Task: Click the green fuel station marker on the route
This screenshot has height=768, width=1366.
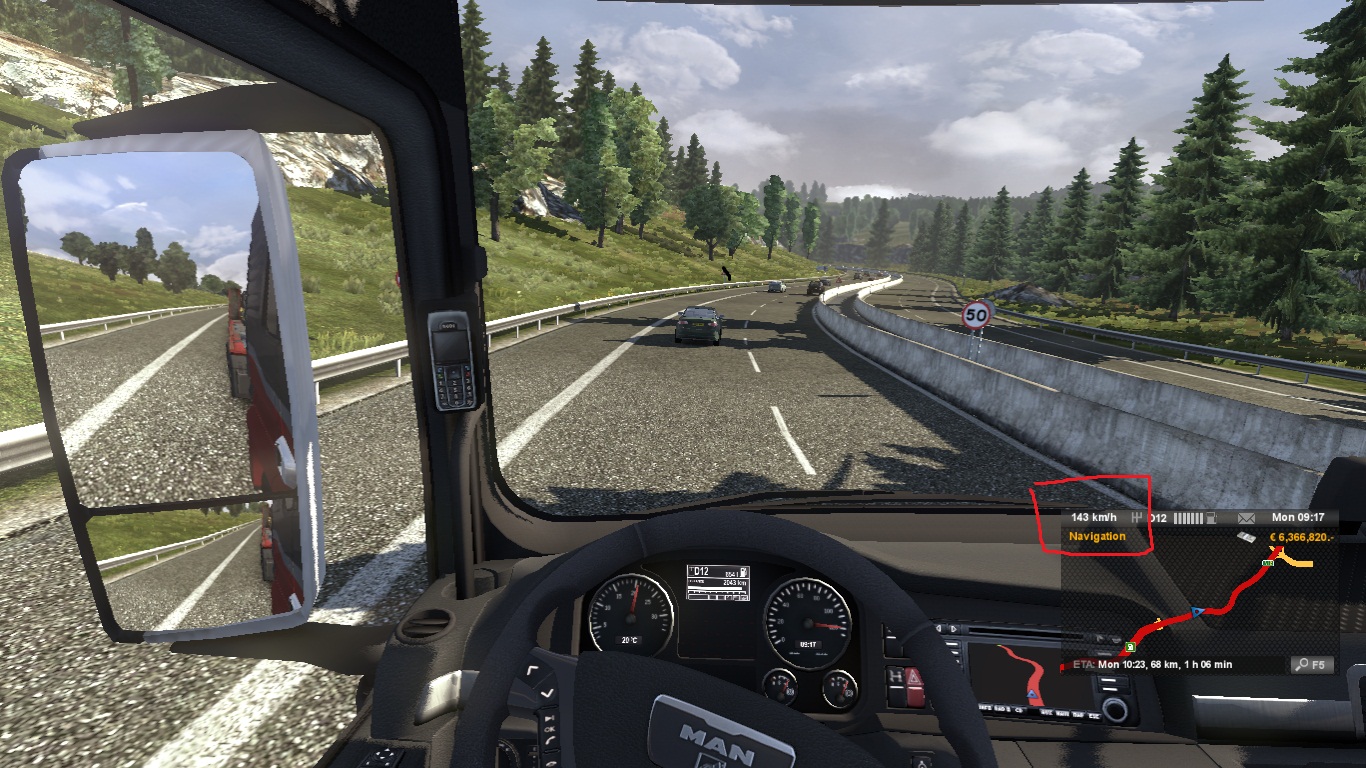Action: click(1129, 646)
